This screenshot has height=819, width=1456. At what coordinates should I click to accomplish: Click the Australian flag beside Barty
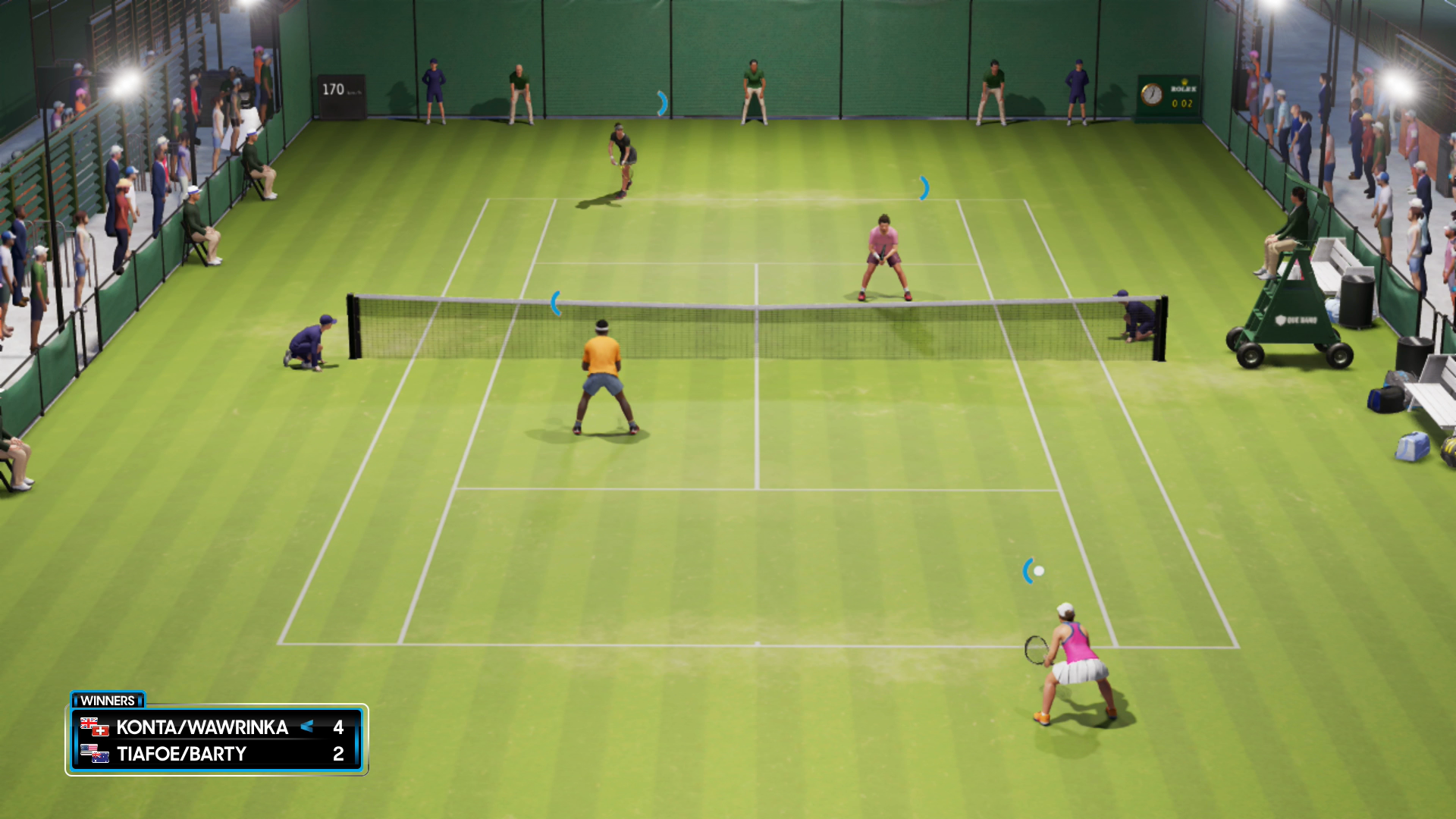coord(100,759)
